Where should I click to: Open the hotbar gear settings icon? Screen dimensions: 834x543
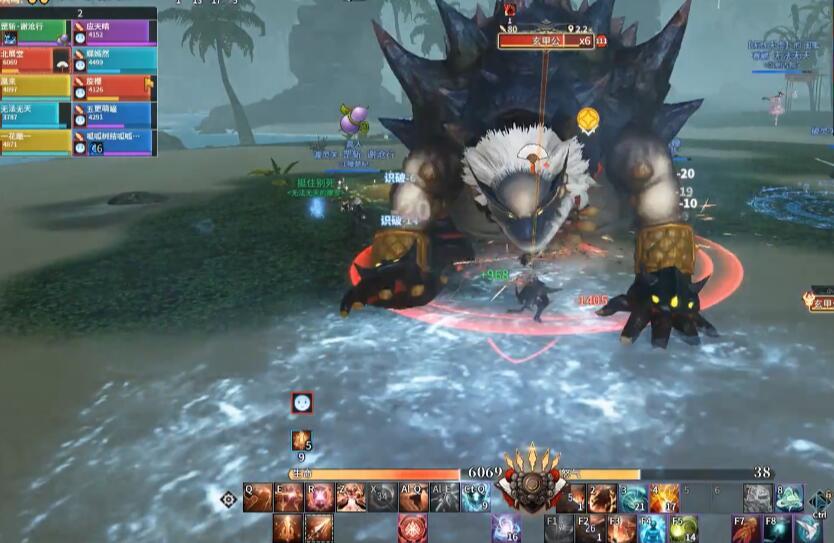(x=228, y=498)
